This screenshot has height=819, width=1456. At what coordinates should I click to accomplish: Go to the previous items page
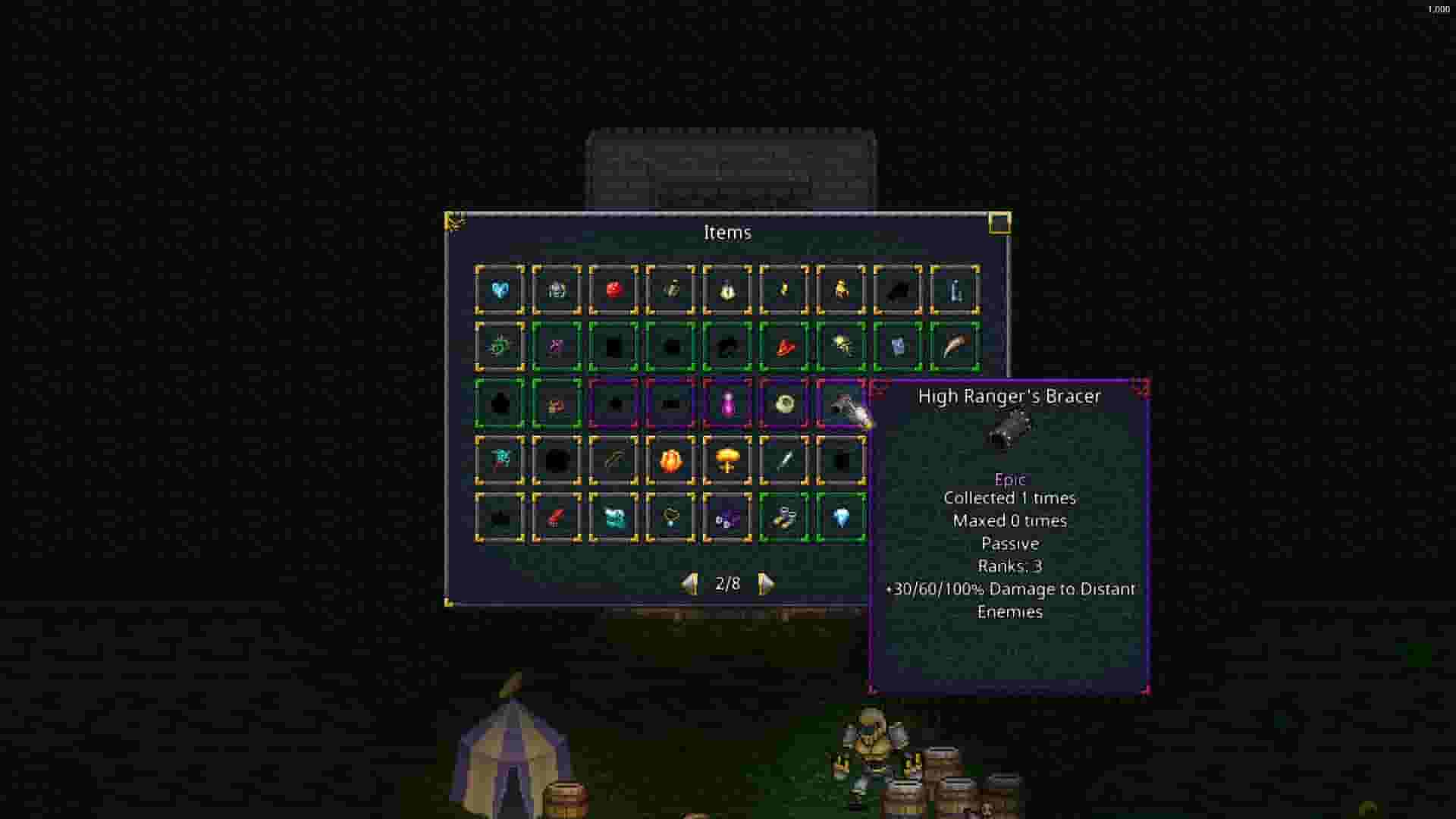click(x=690, y=584)
